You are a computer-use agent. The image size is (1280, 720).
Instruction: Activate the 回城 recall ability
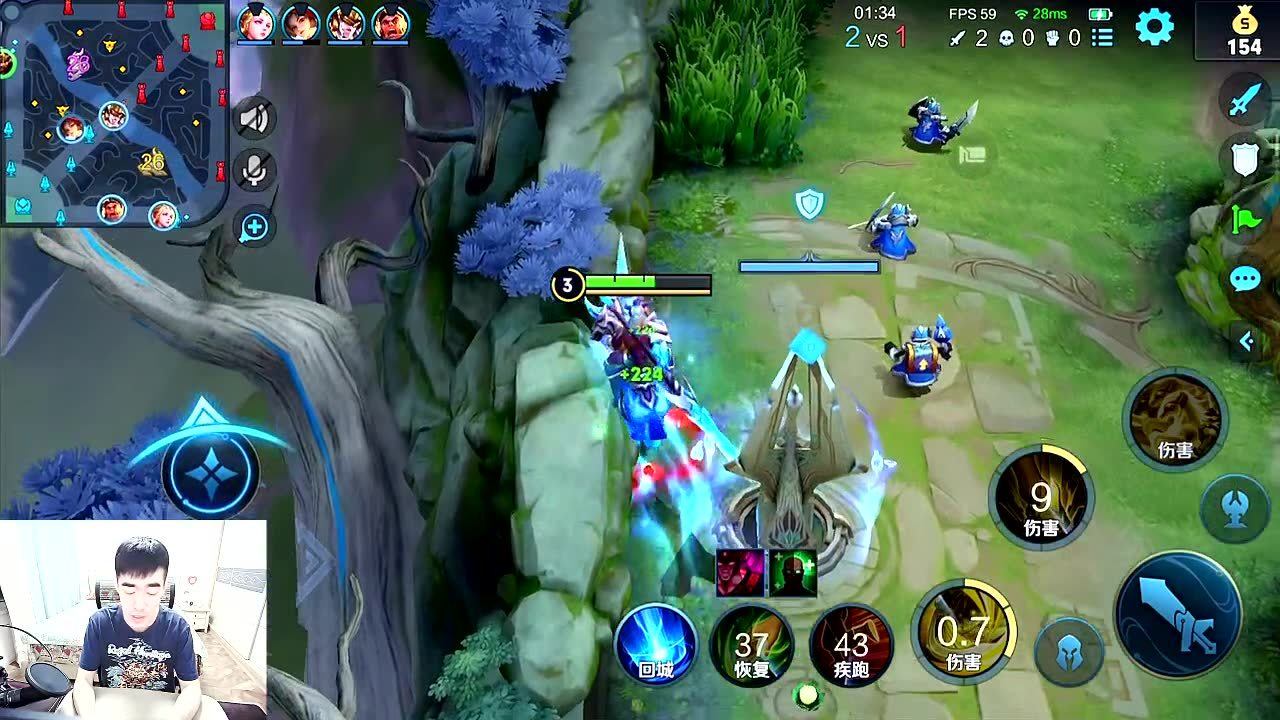point(656,645)
